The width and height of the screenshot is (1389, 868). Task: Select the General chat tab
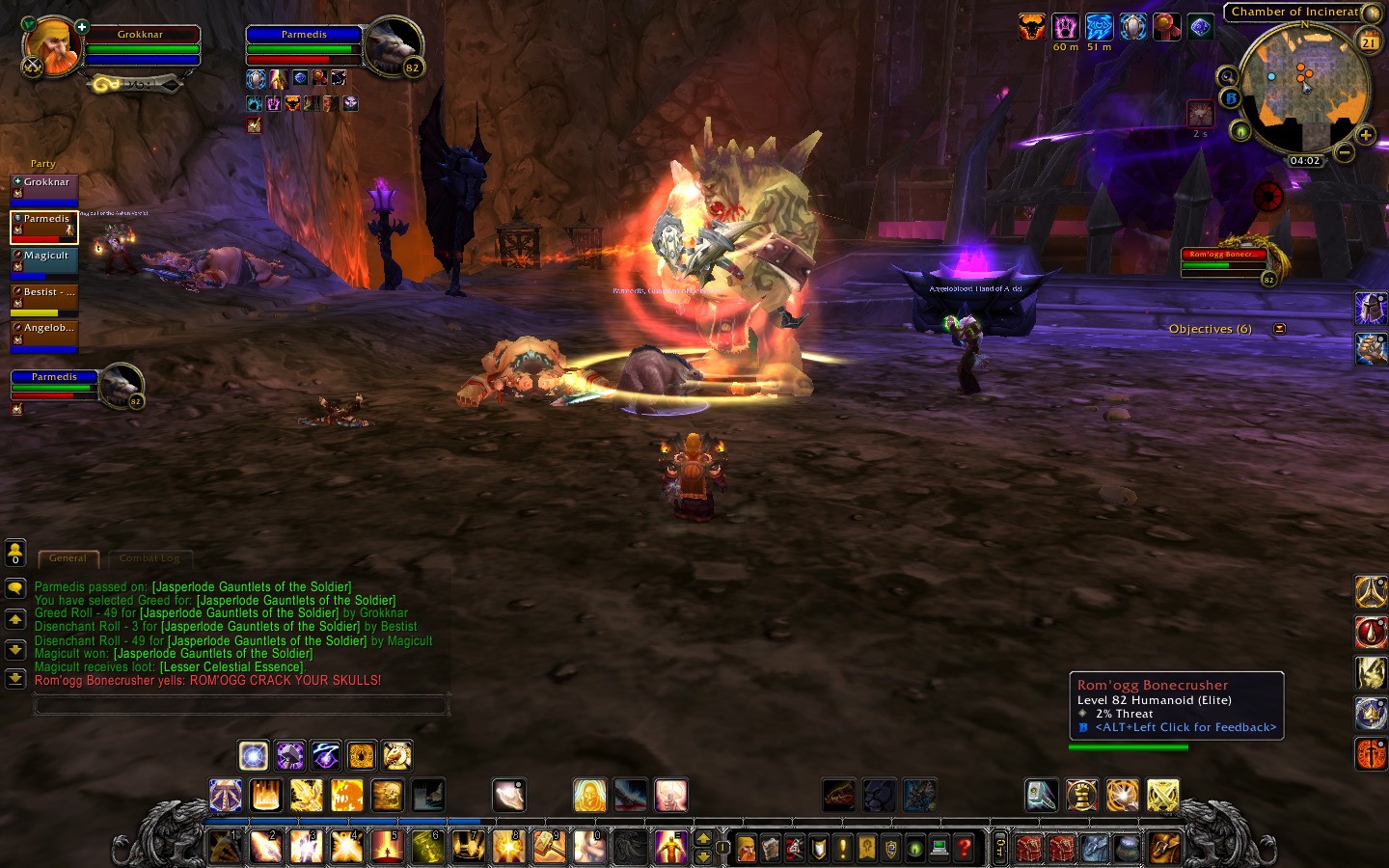pyautogui.click(x=68, y=558)
